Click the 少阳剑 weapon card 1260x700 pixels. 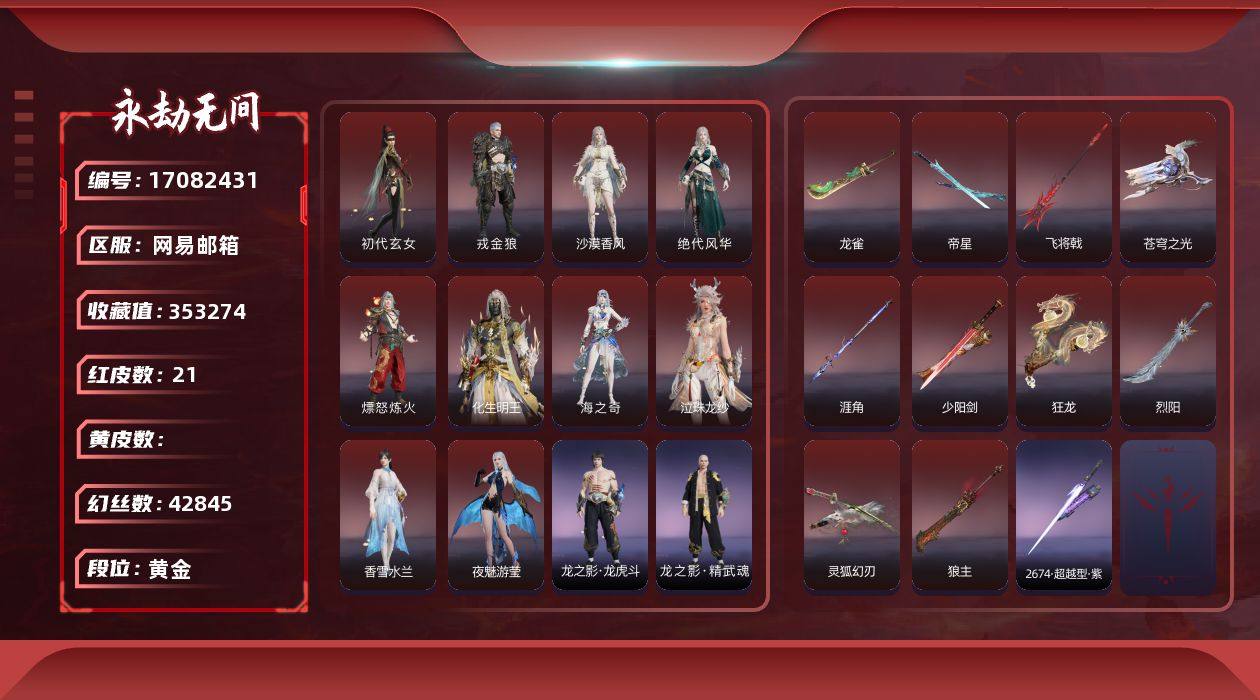coord(960,351)
